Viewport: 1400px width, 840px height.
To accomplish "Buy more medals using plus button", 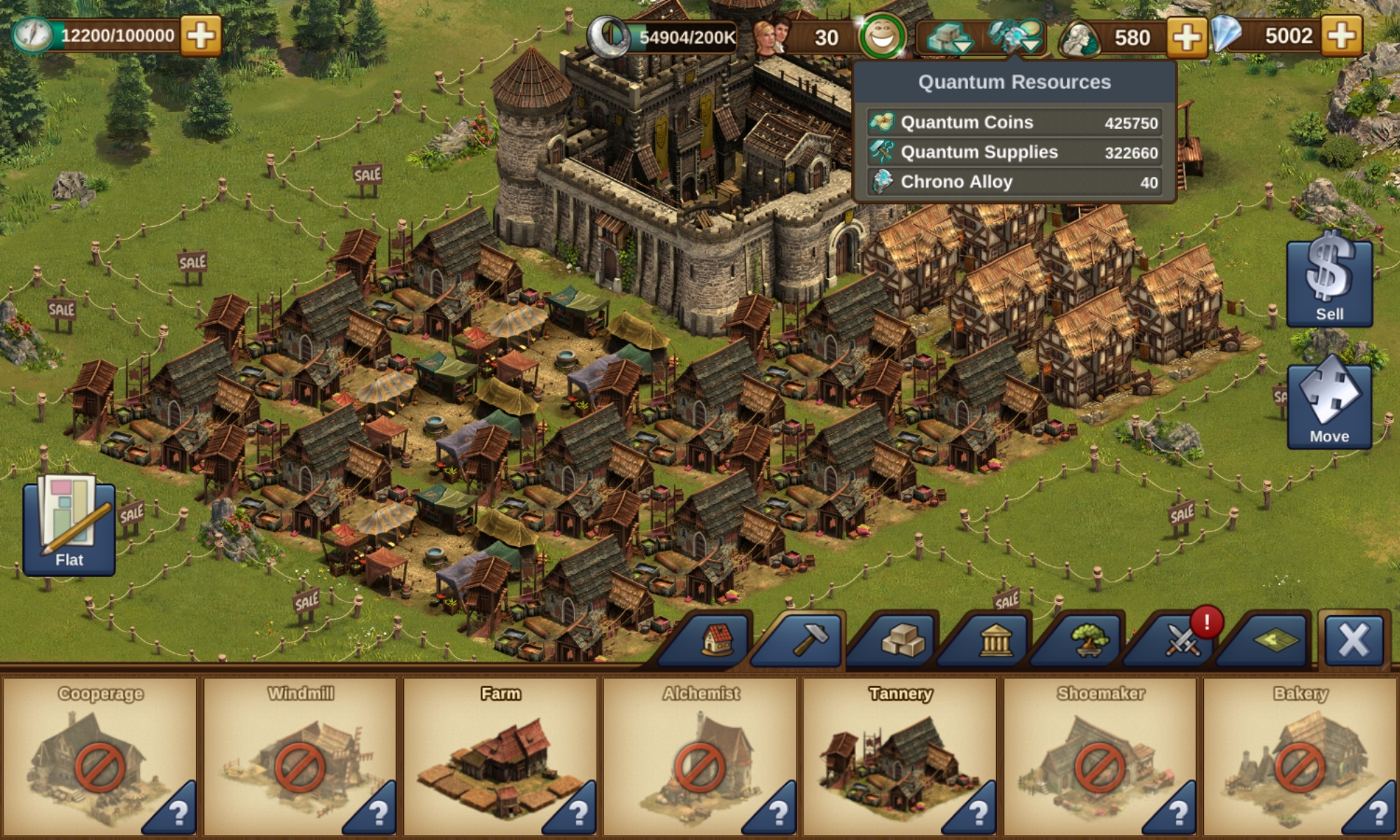I will pos(1186,36).
